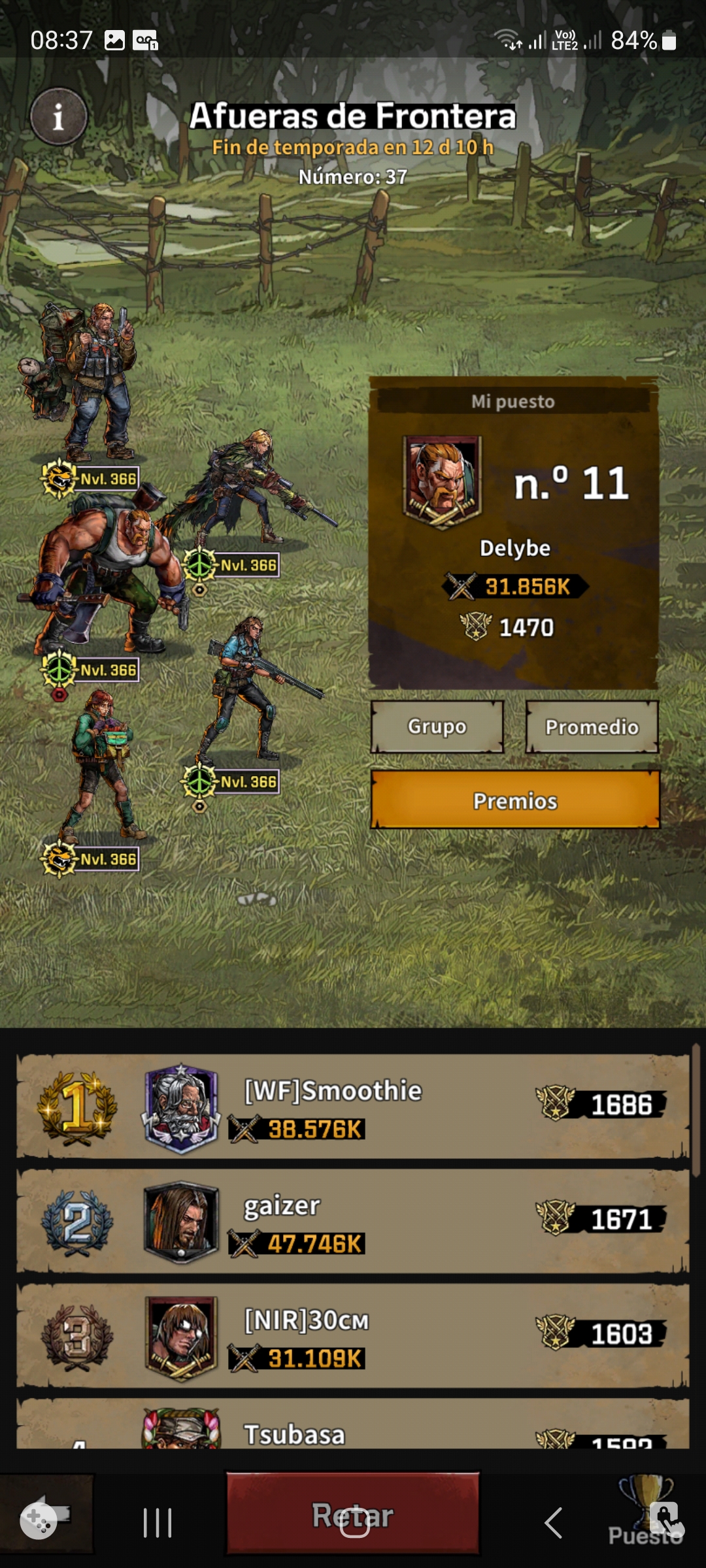Open the Android recent apps button

tap(158, 1524)
